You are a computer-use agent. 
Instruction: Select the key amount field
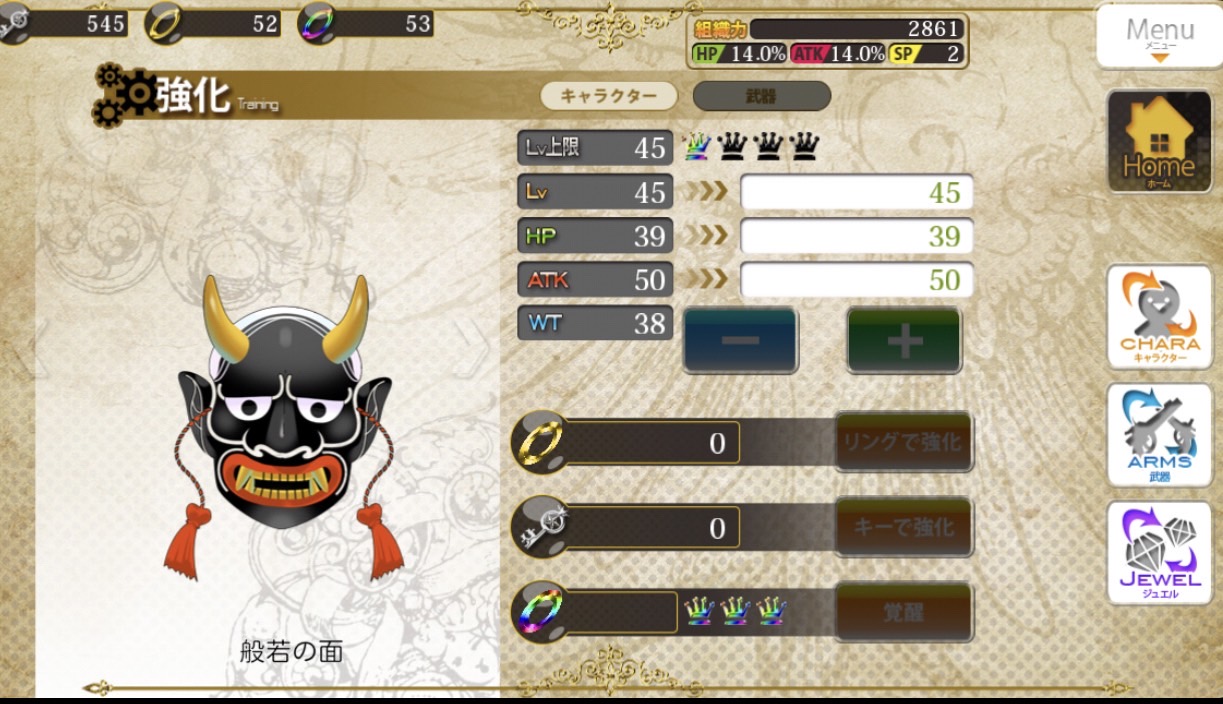coord(653,527)
